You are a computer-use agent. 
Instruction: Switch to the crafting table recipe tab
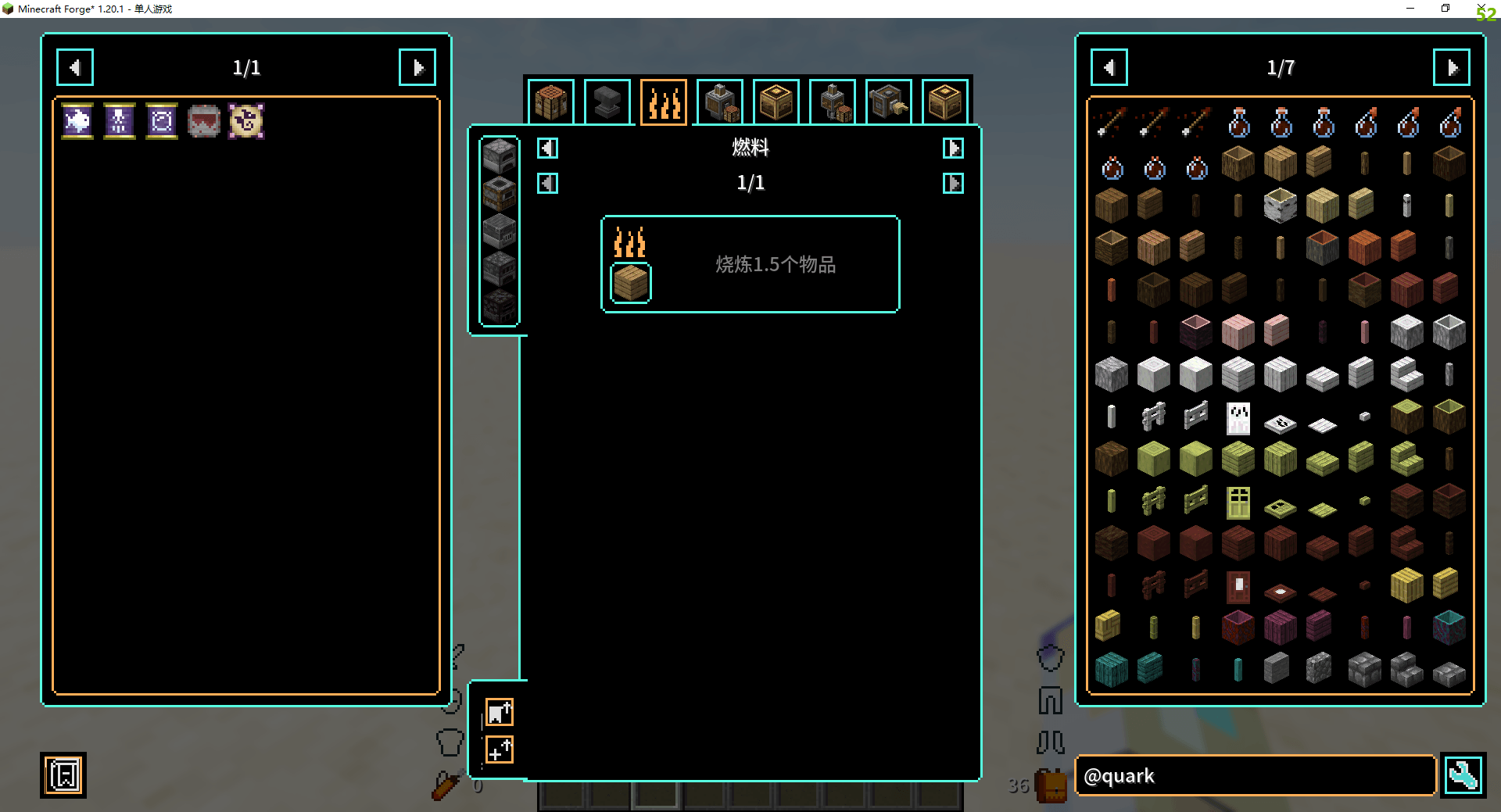(x=551, y=102)
